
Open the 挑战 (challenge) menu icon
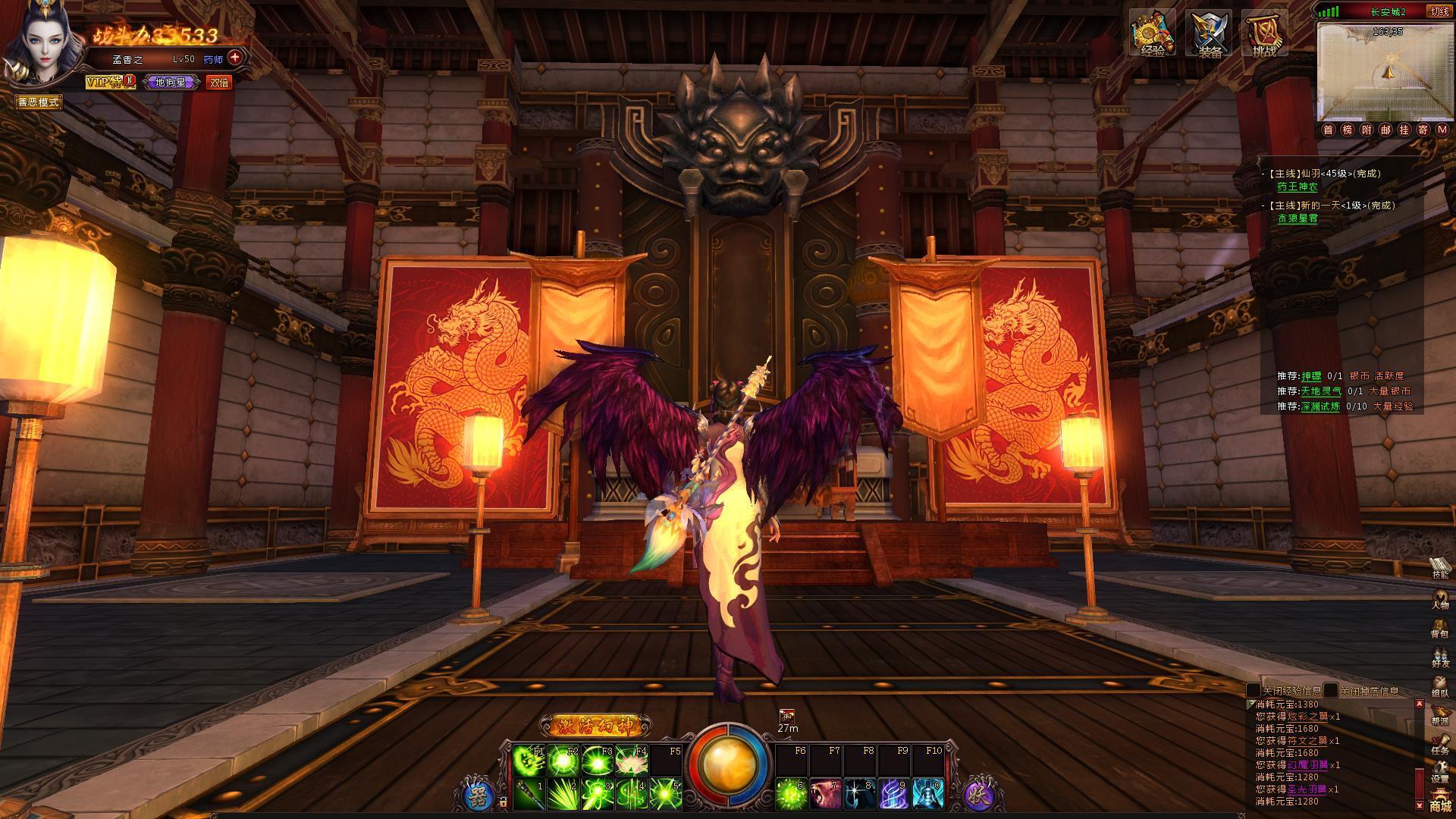1264,34
